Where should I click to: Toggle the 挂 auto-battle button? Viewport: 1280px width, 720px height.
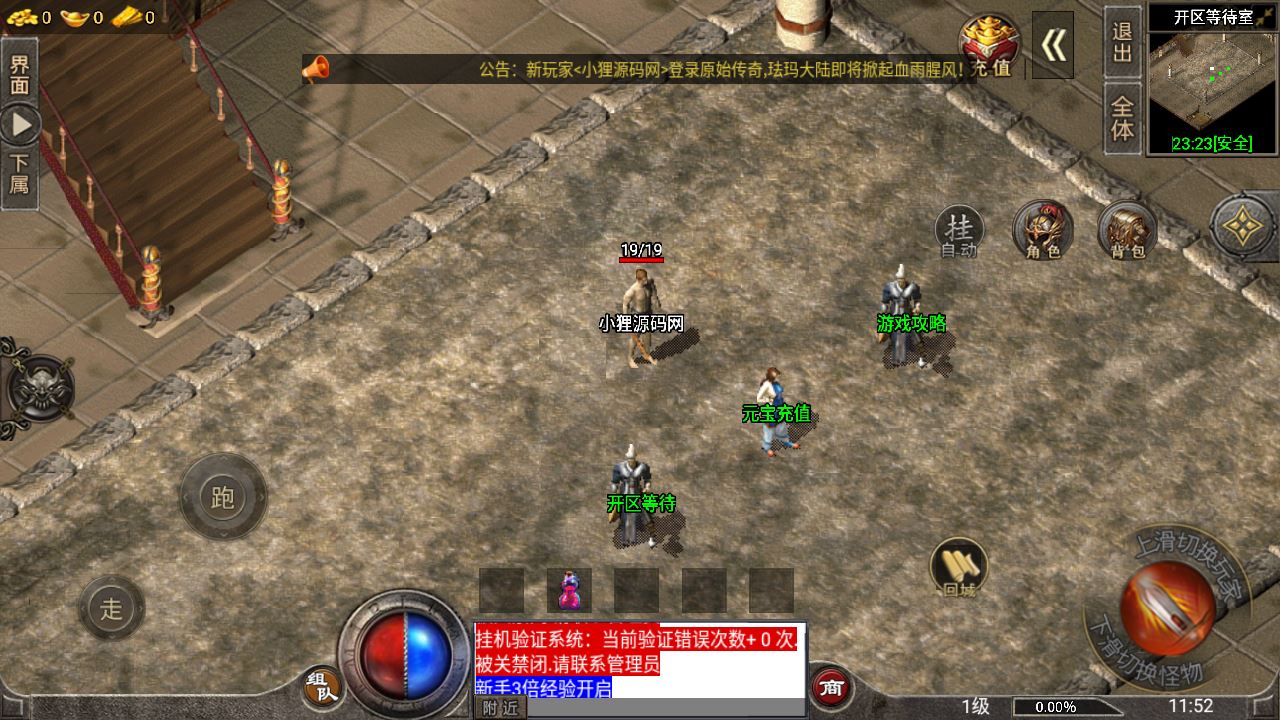(959, 232)
